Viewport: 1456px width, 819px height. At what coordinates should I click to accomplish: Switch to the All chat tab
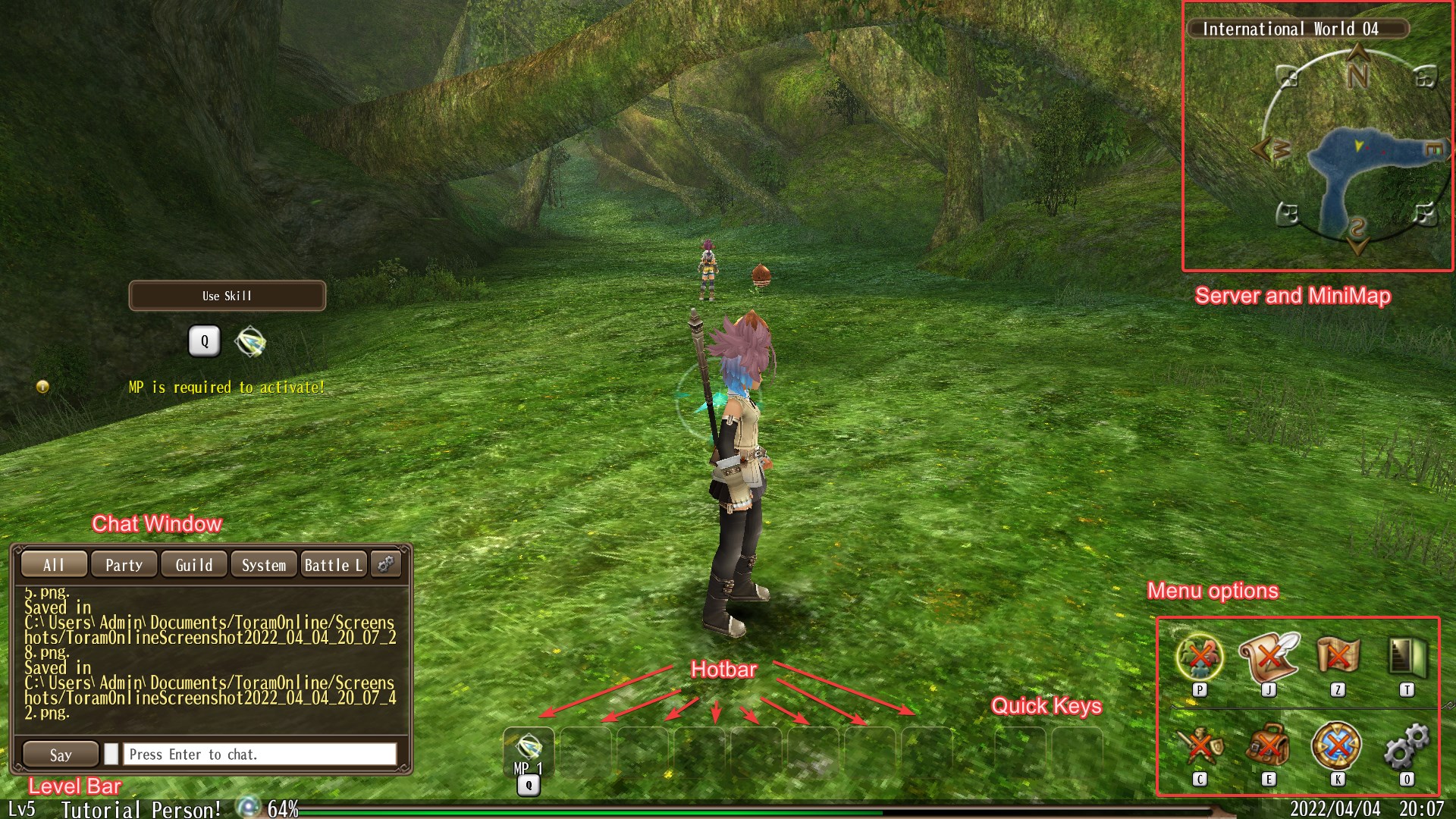point(53,565)
